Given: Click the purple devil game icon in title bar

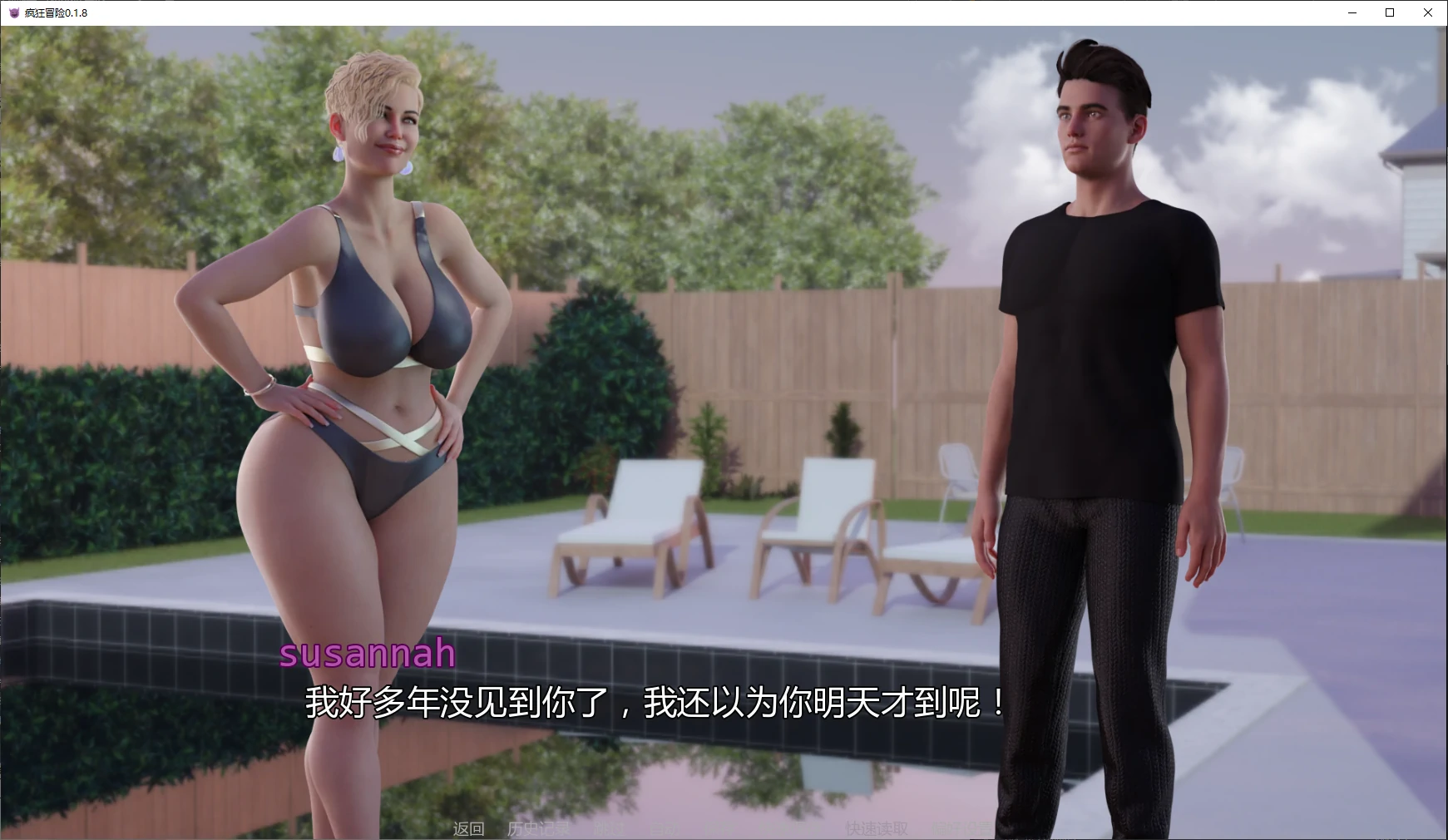Looking at the screenshot, I should [12, 12].
